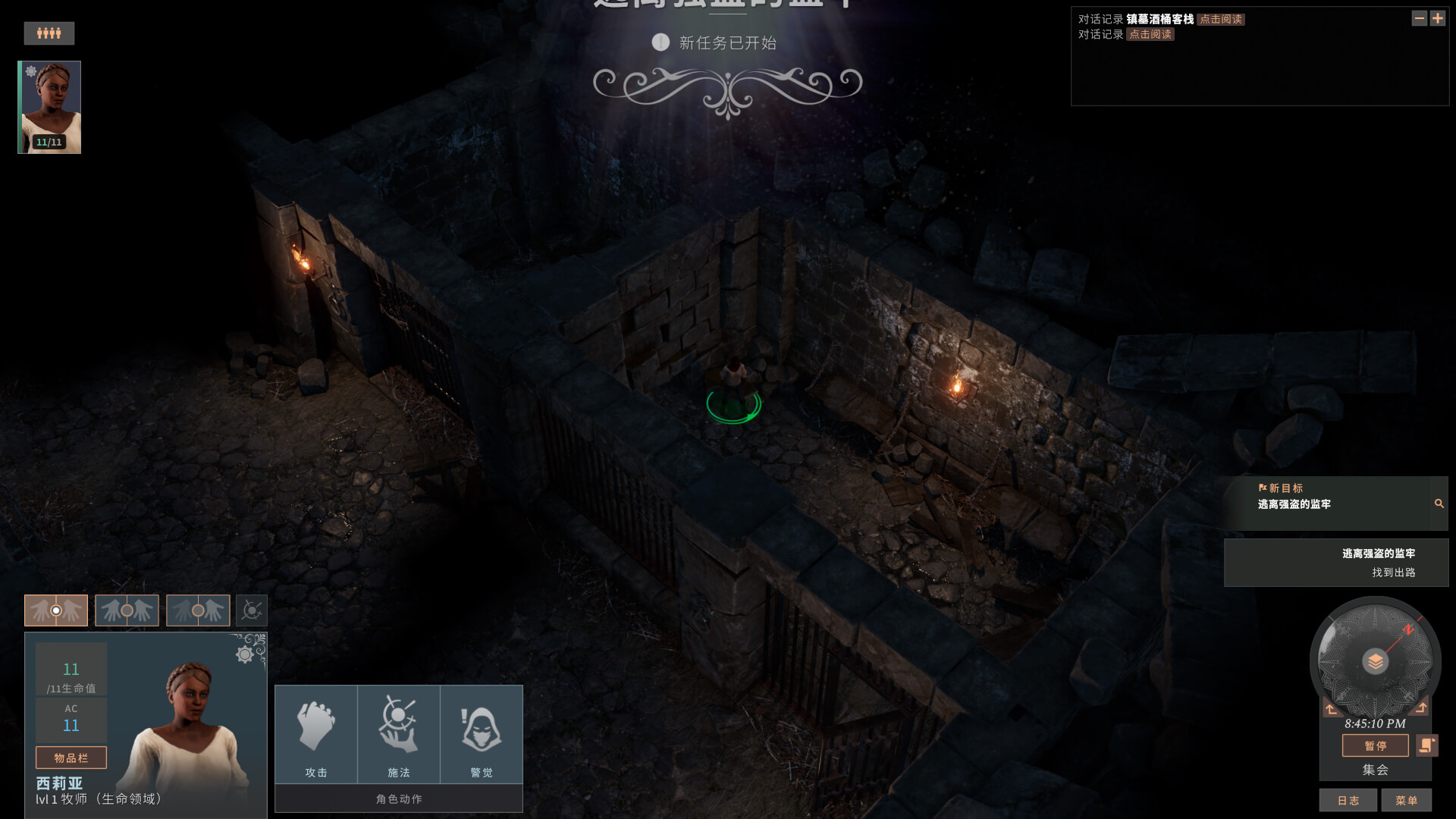
Task: Toggle the light source icon button
Action: coord(252,610)
